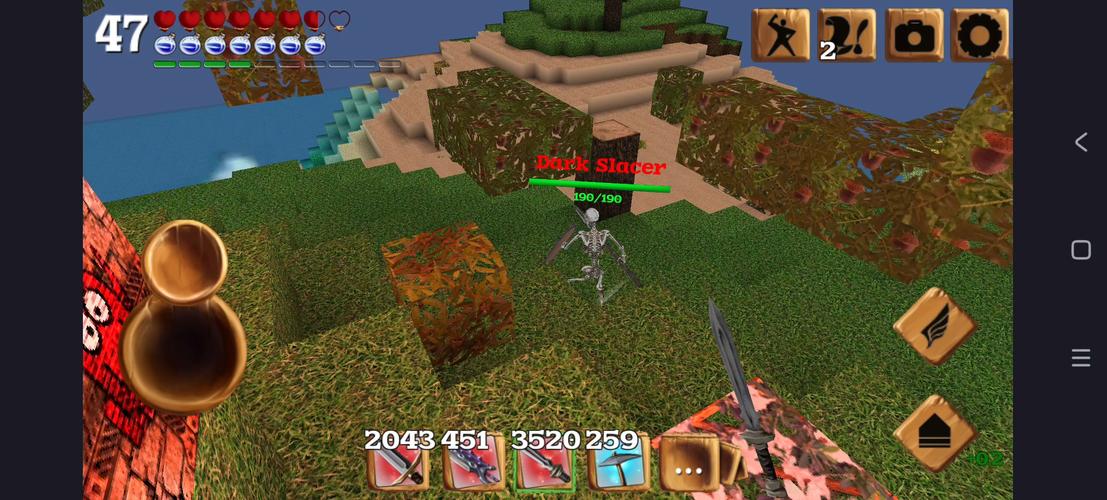Open settings with the gear icon
Image resolution: width=1107 pixels, height=500 pixels.
coord(979,36)
